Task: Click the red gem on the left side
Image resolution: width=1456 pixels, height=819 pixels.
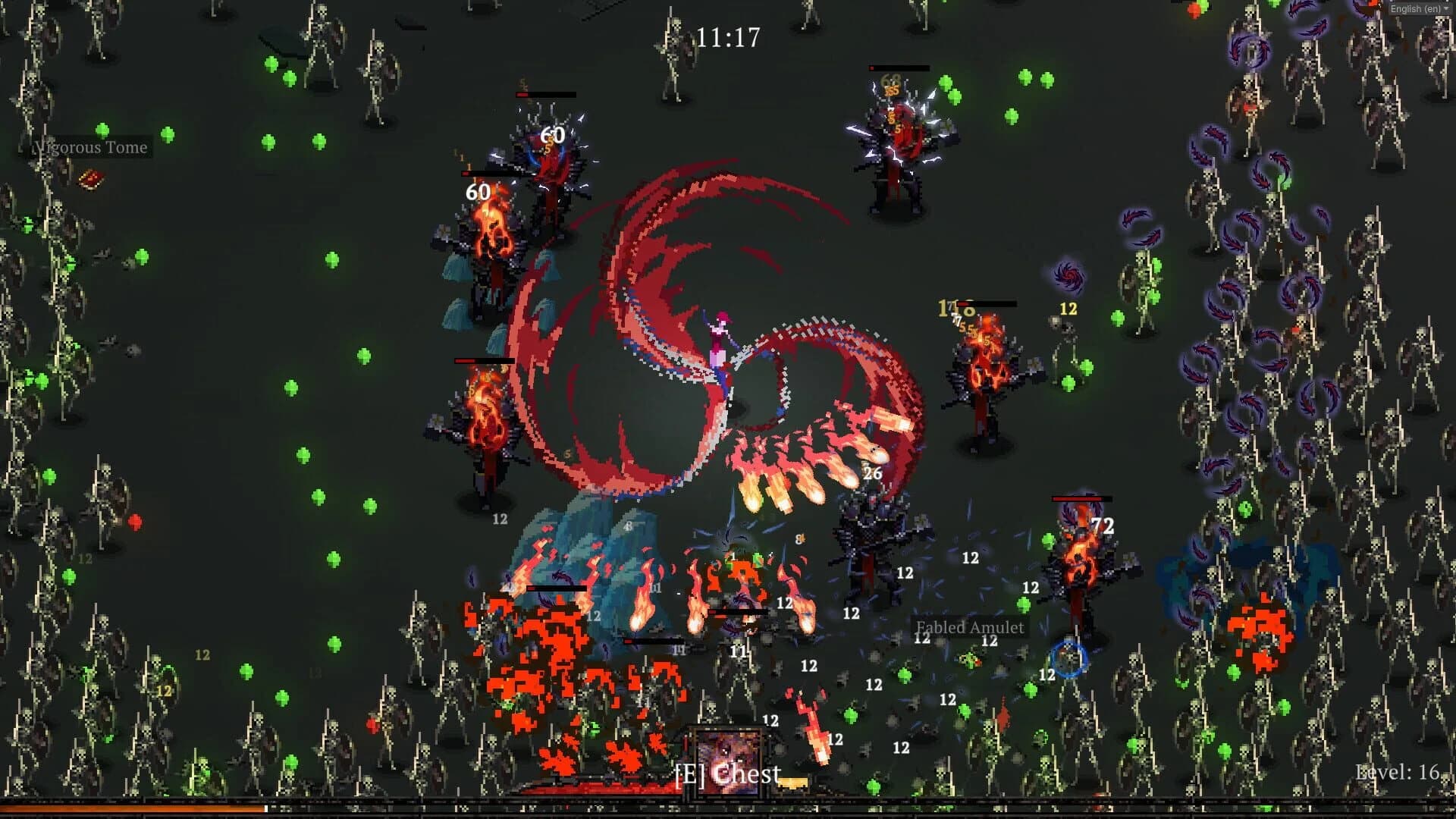Action: pyautogui.click(x=138, y=521)
